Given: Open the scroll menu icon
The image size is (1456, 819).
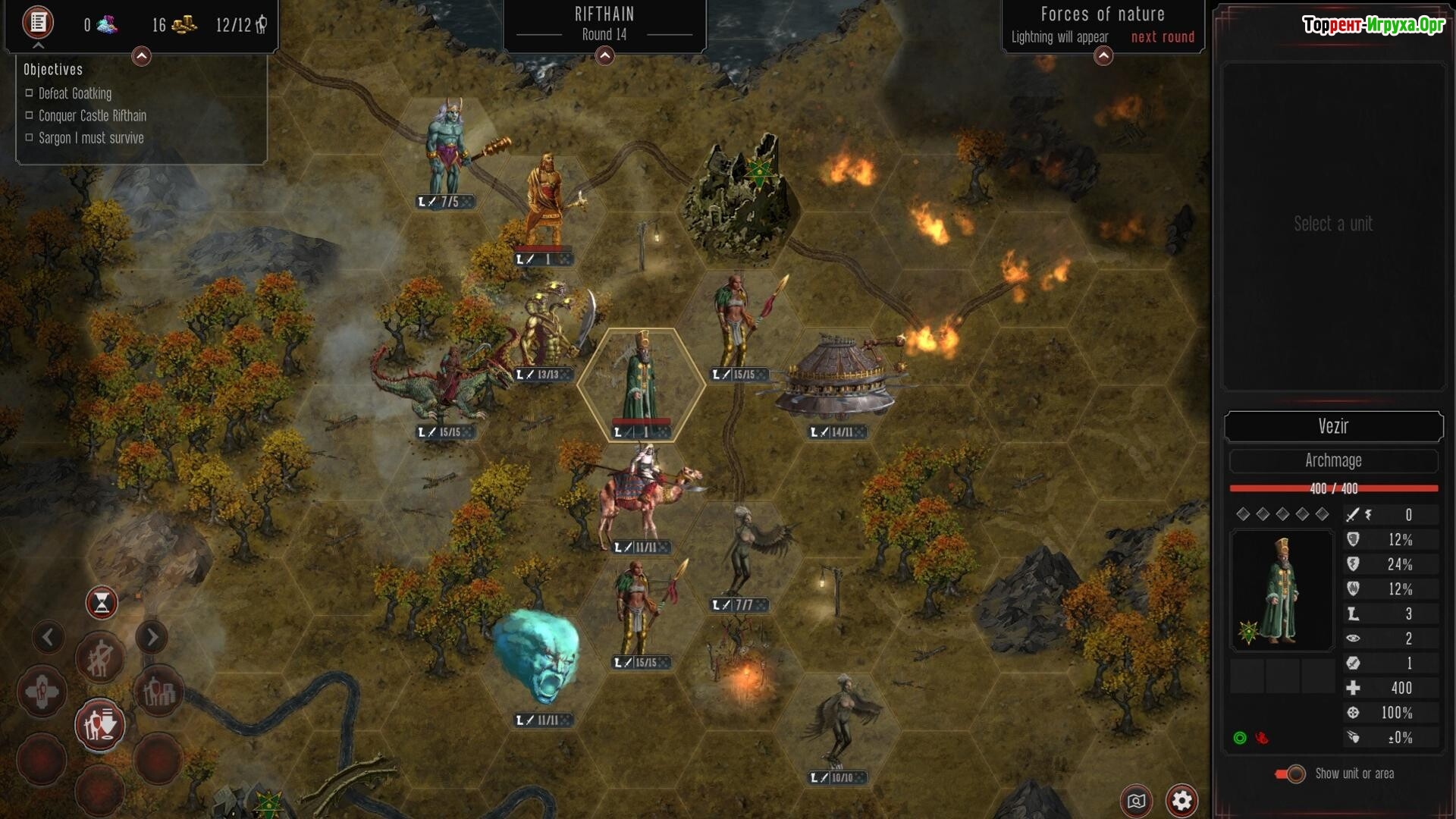Looking at the screenshot, I should pyautogui.click(x=38, y=23).
